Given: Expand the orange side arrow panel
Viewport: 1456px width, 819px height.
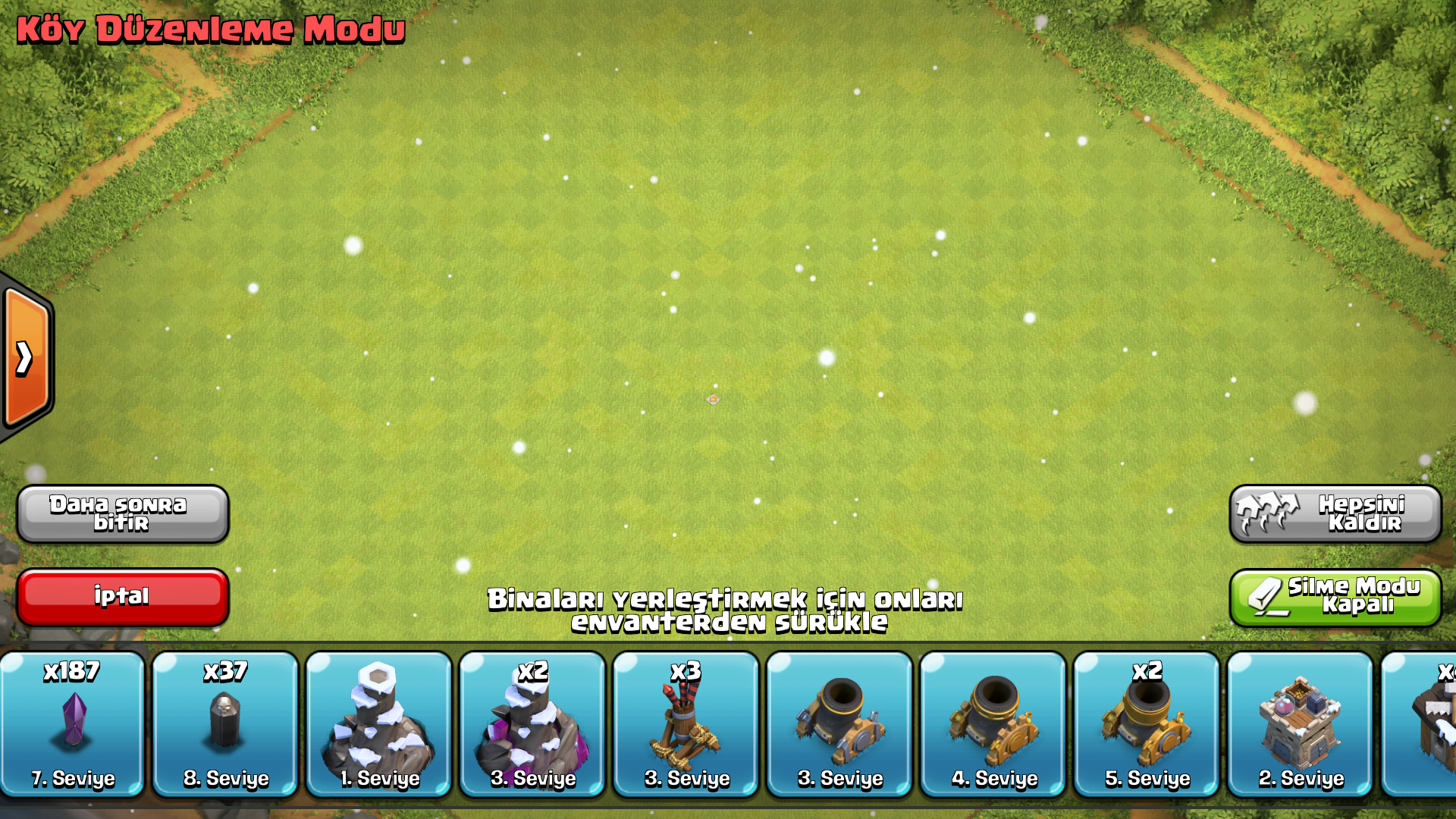Looking at the screenshot, I should pyautogui.click(x=26, y=358).
